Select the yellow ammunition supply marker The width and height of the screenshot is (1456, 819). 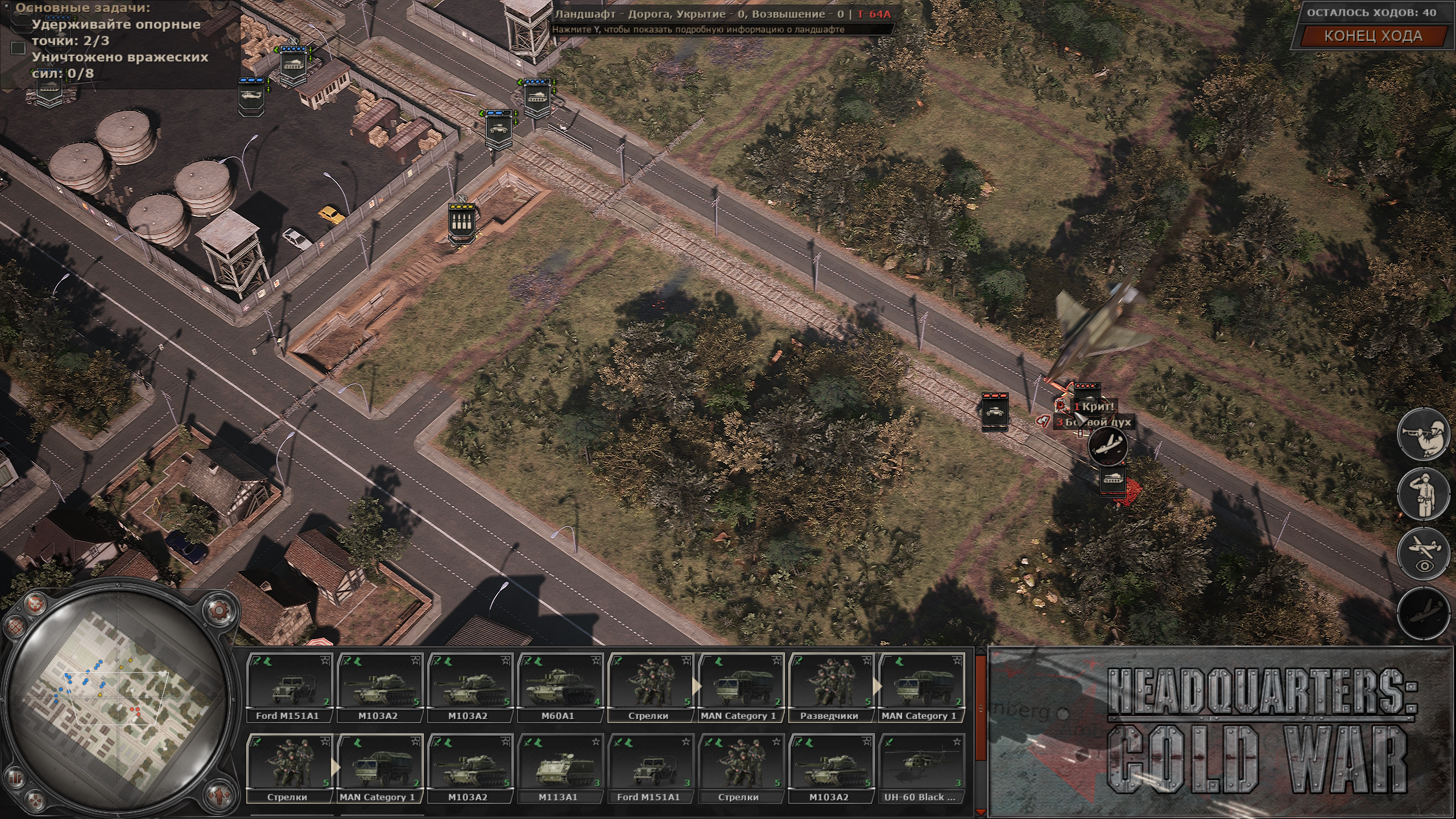[x=461, y=222]
